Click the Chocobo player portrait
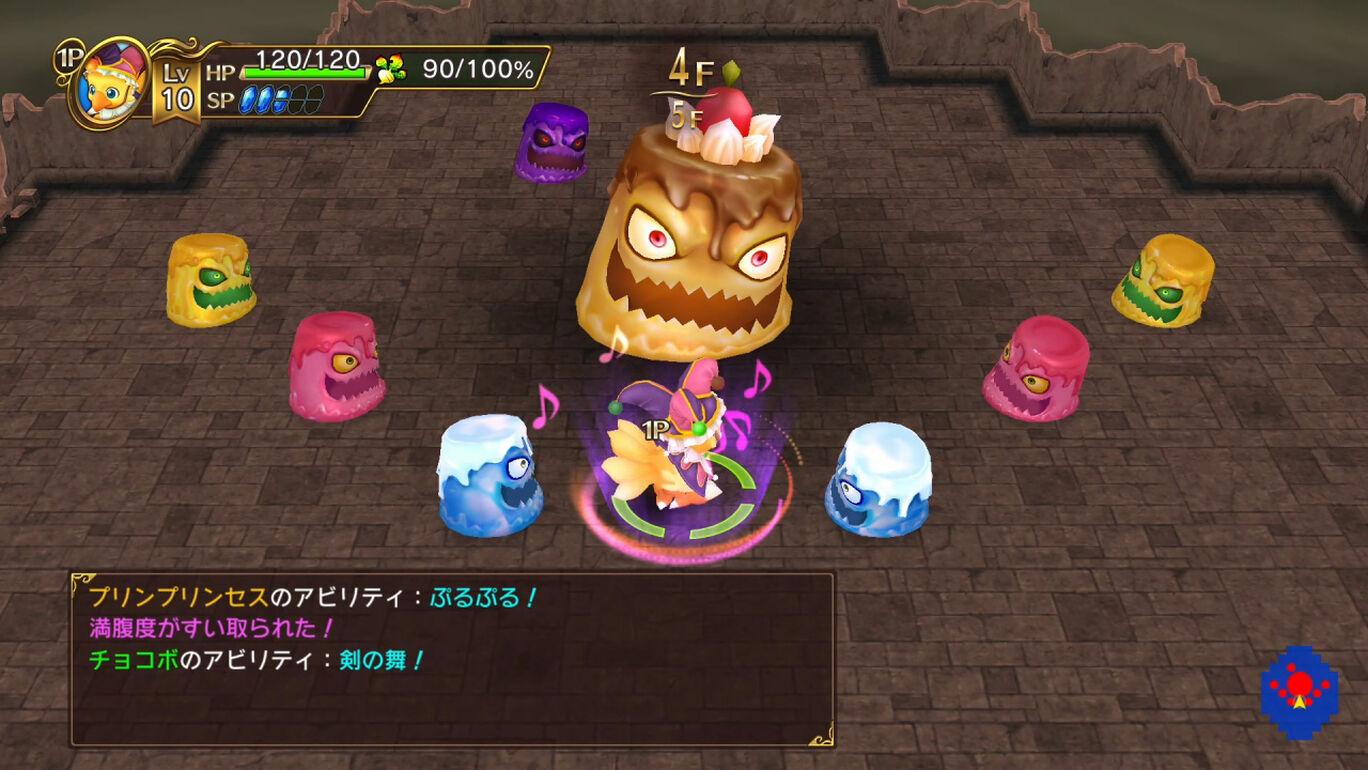The width and height of the screenshot is (1368, 770). pyautogui.click(x=112, y=82)
